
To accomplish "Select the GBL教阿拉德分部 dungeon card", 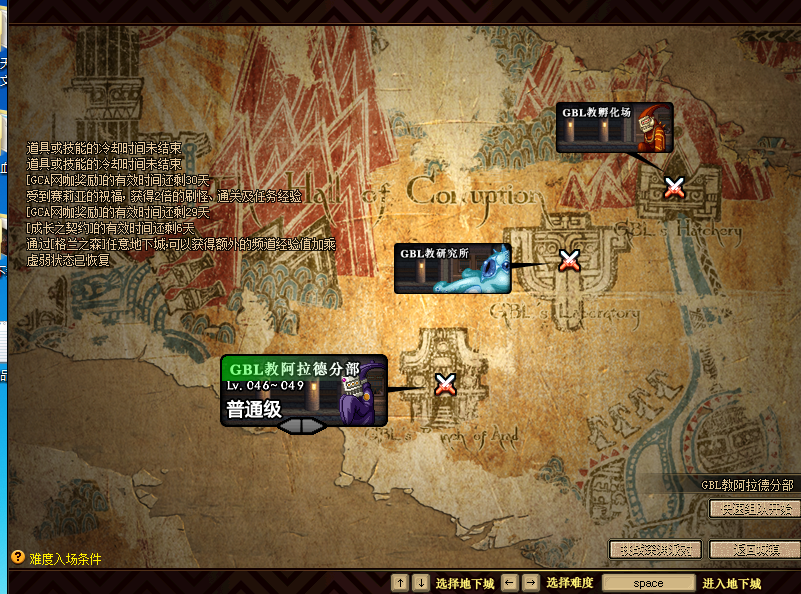I will [303, 389].
